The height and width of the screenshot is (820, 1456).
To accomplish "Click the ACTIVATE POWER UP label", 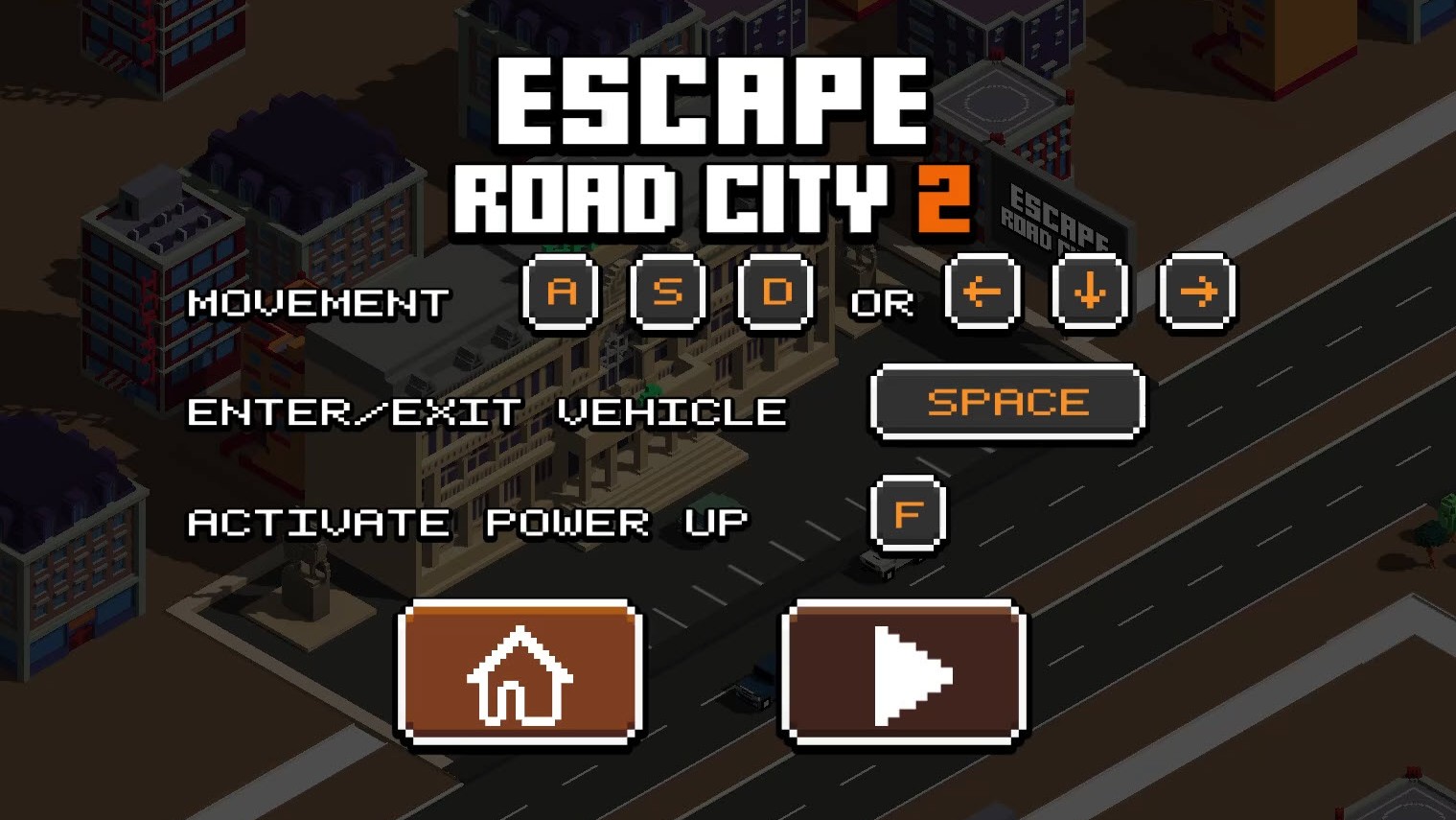I will click(468, 522).
